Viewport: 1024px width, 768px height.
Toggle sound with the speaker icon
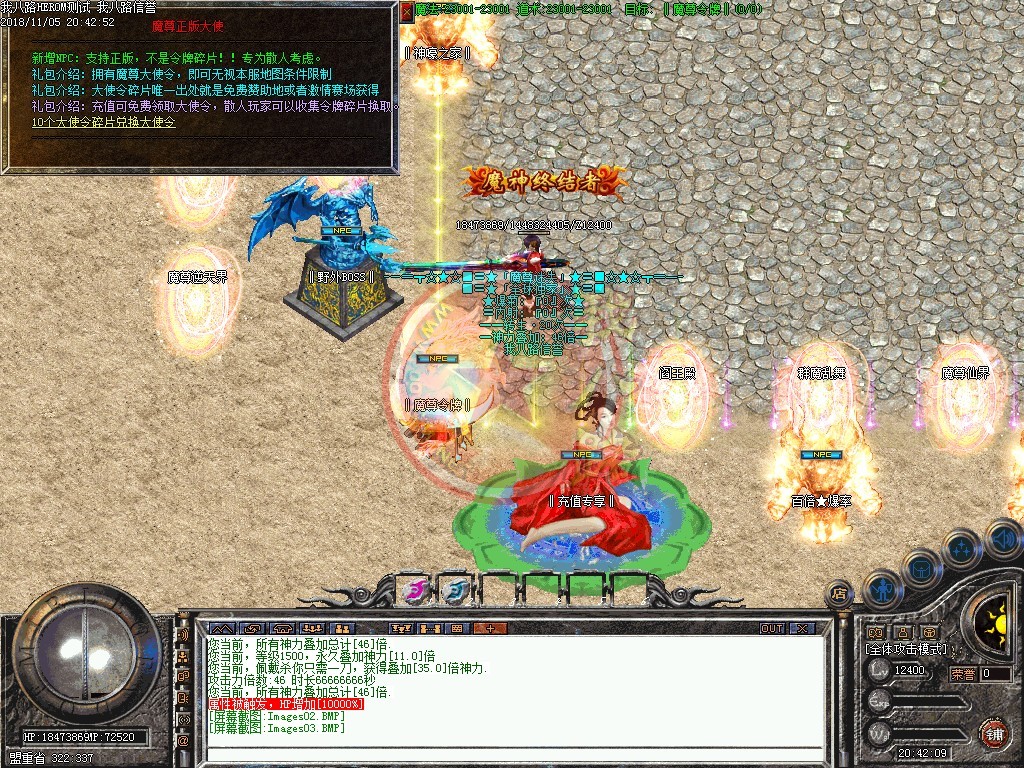click(1002, 539)
